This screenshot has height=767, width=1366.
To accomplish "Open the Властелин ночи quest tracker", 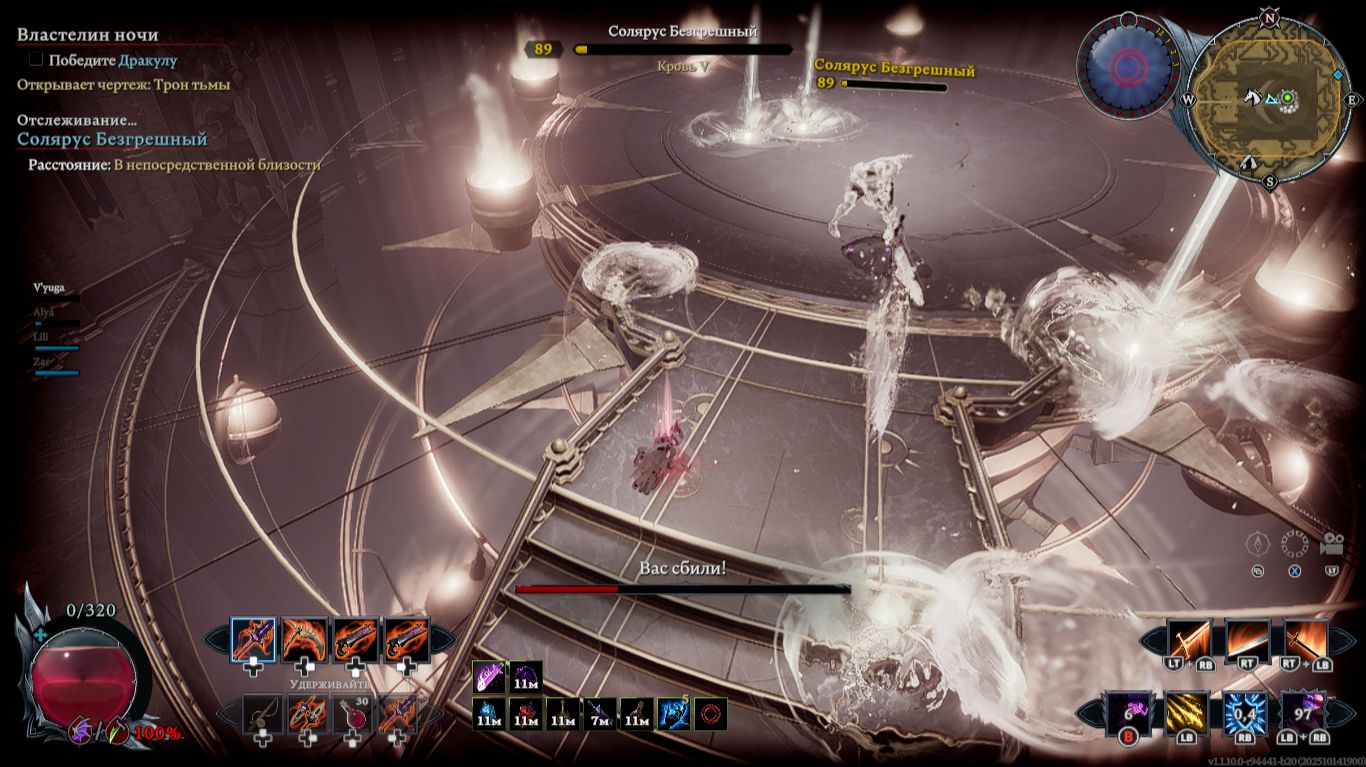I will coord(88,35).
